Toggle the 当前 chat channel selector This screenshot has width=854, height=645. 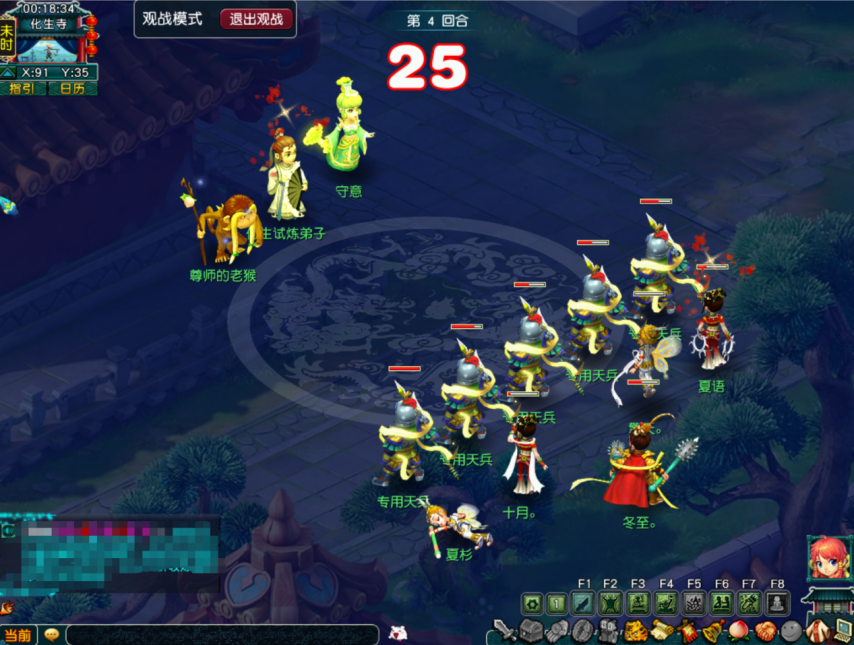click(17, 635)
